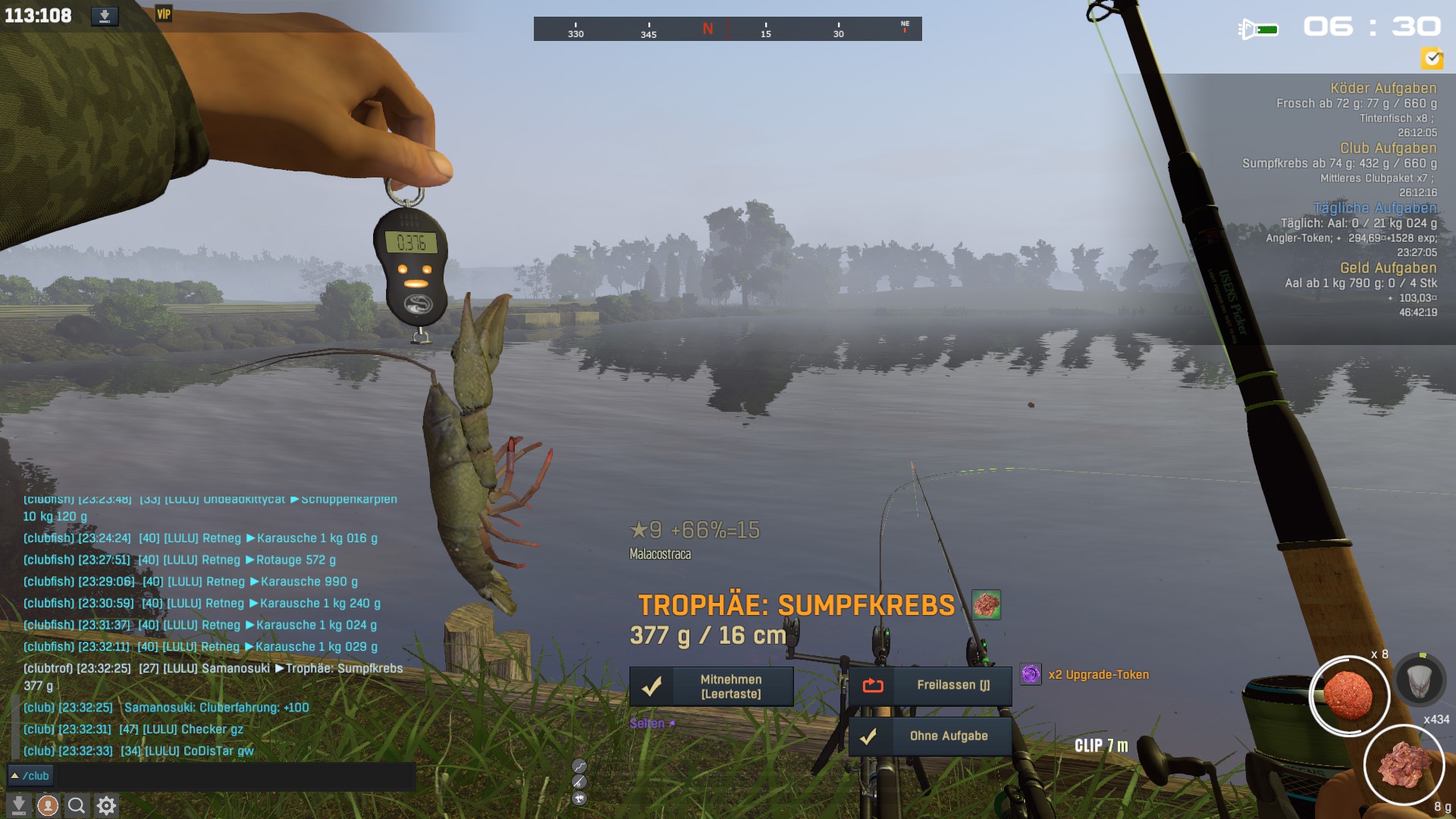This screenshot has width=1456, height=819.
Task: Open the Köder Aufgaben task entry
Action: 1382,88
